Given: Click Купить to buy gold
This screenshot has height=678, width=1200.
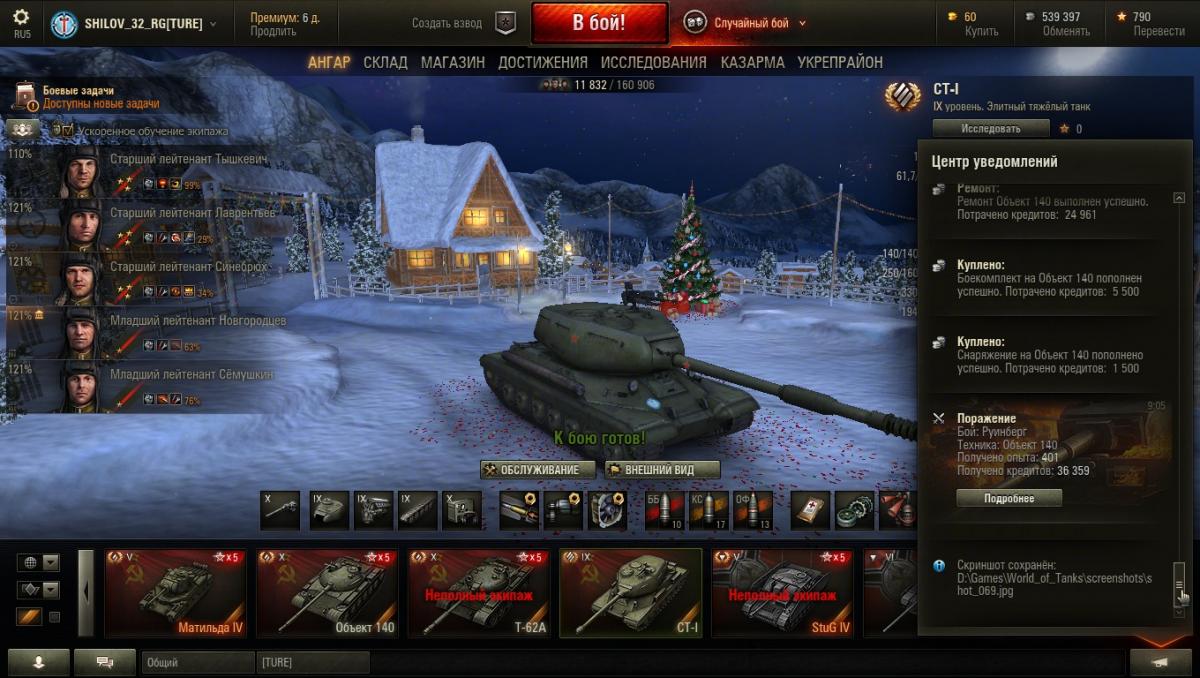Looking at the screenshot, I should (980, 31).
